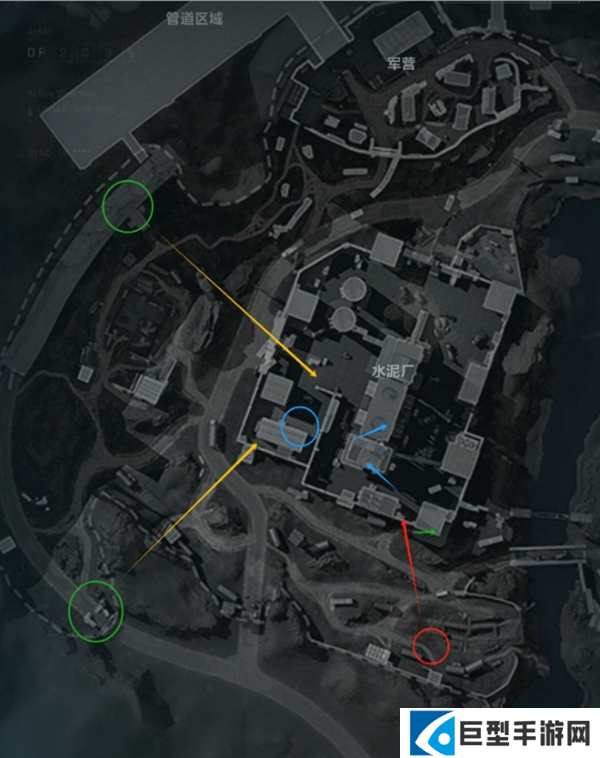The height and width of the screenshot is (758, 600).
Task: Select the blue circle marker on the map
Action: (x=299, y=428)
